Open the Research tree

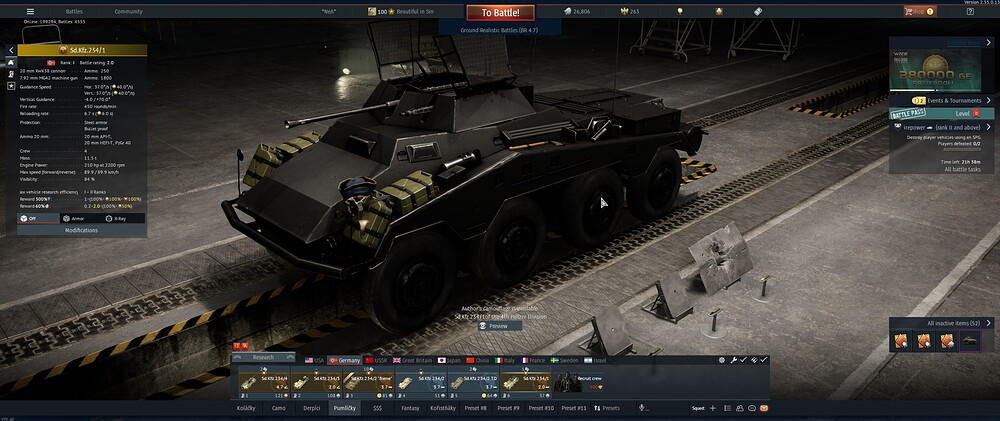[262, 357]
